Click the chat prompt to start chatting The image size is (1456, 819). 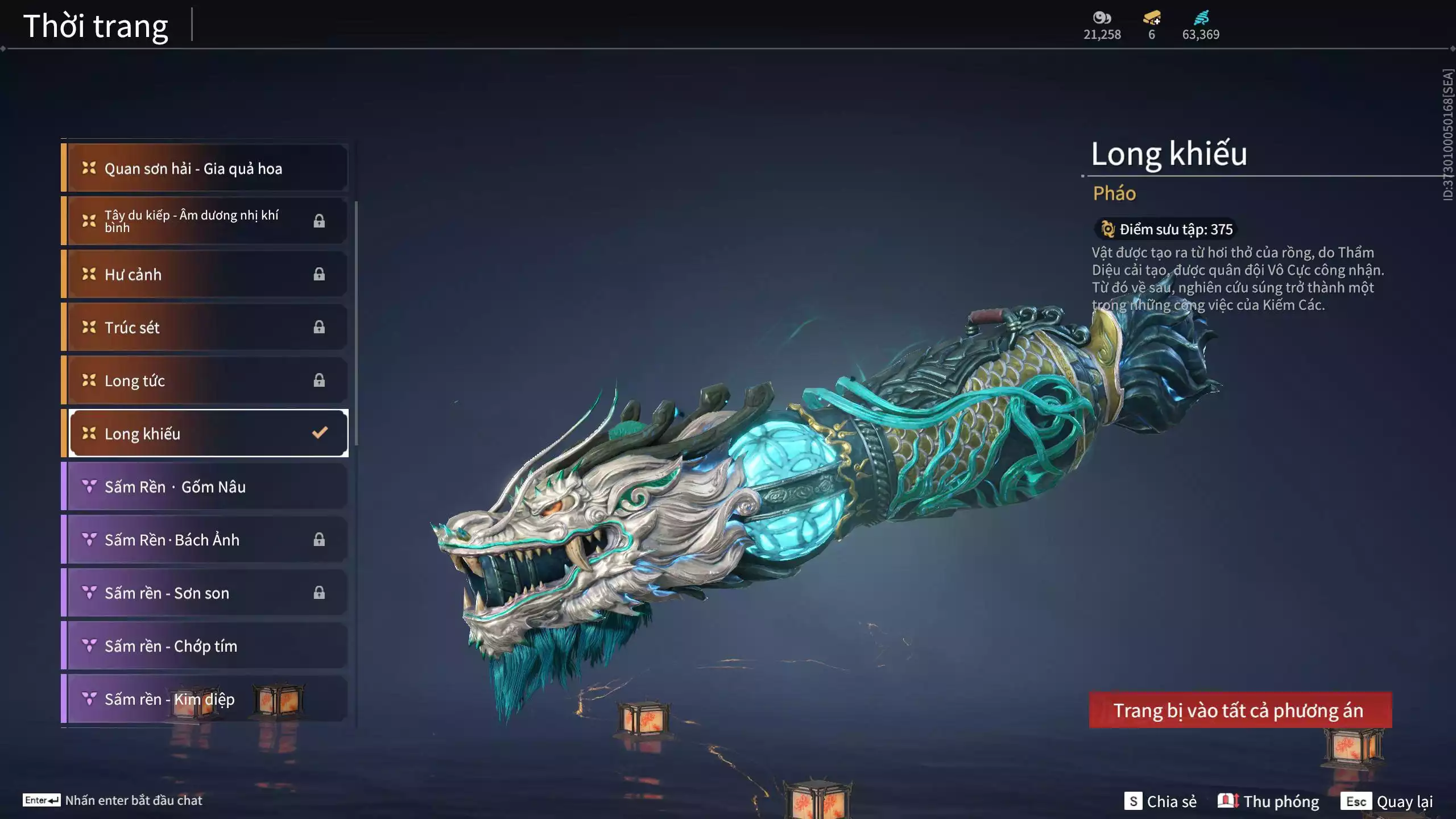point(114,800)
